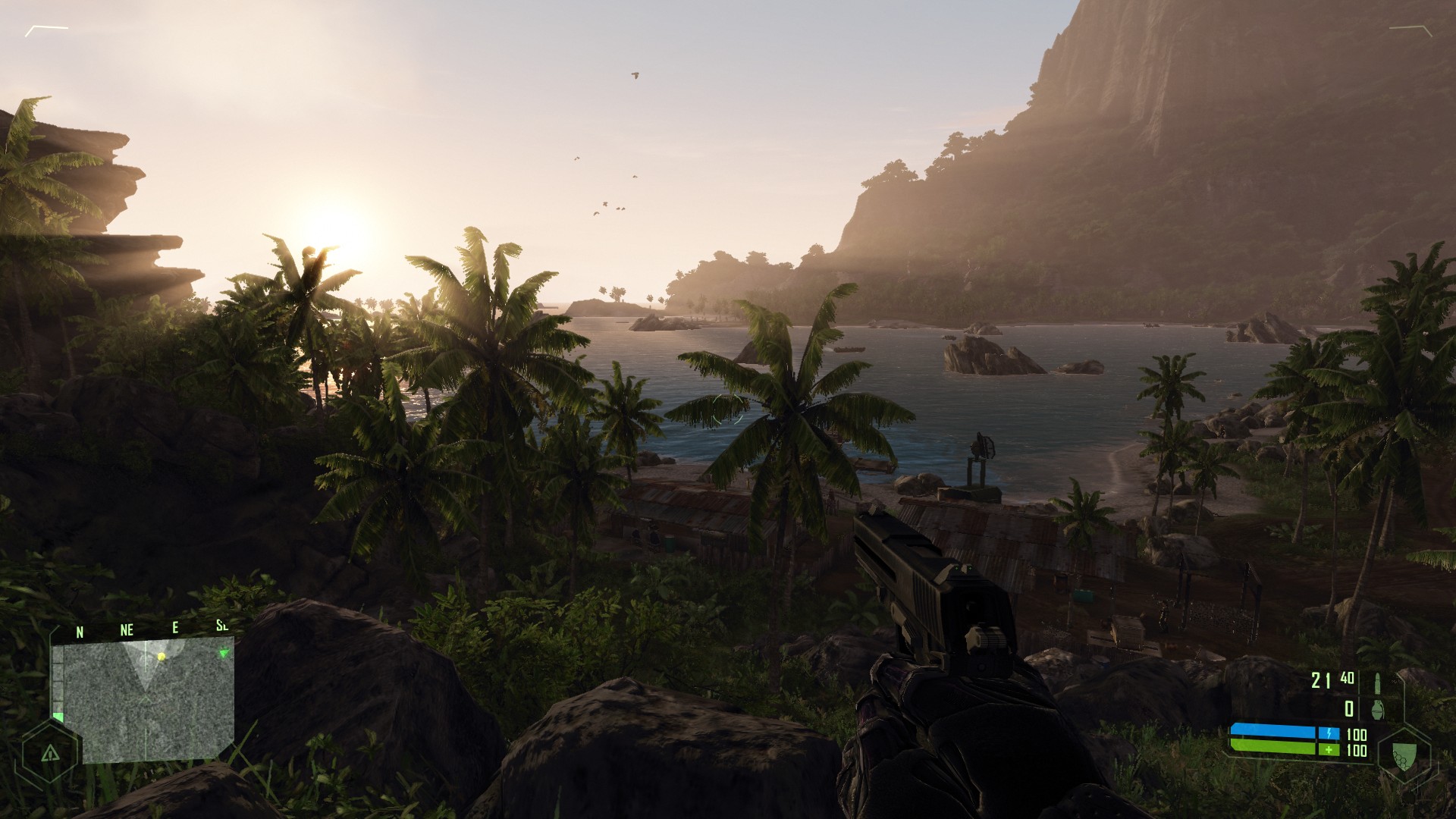Select the yellow objective dot on the minimap
This screenshot has height=819, width=1456.
click(x=161, y=656)
